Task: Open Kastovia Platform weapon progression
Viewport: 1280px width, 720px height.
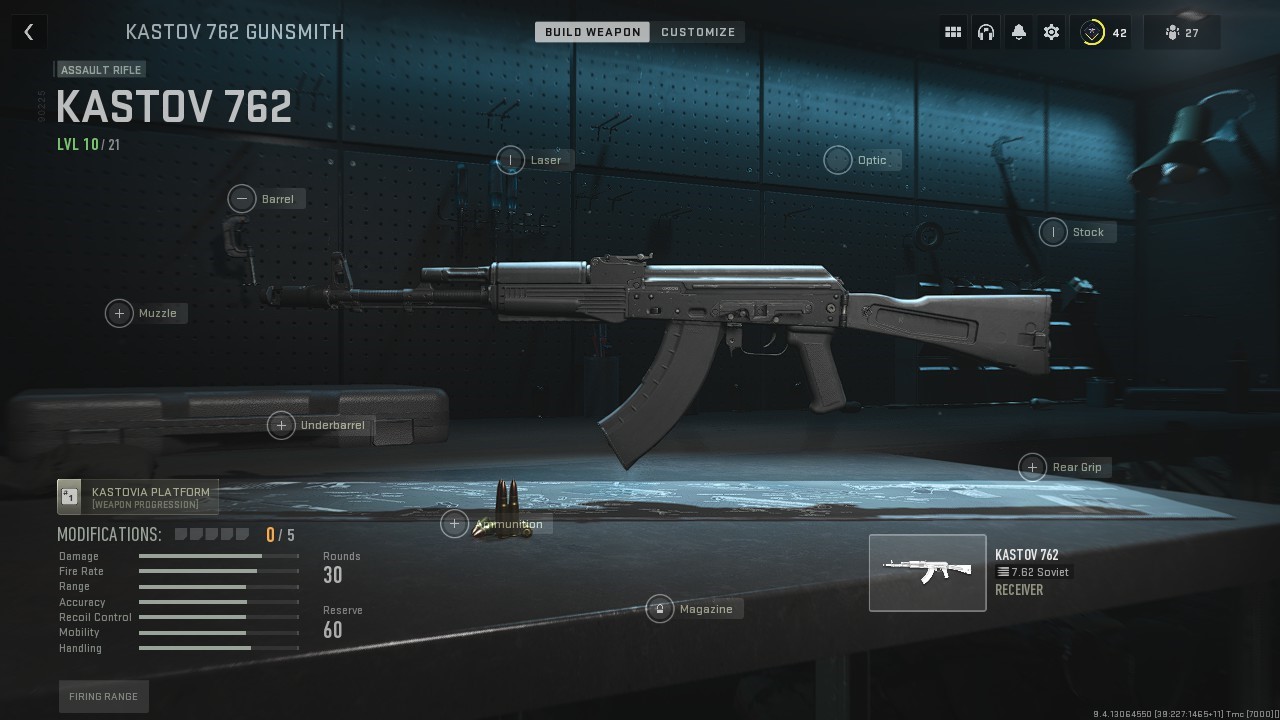Action: point(138,497)
